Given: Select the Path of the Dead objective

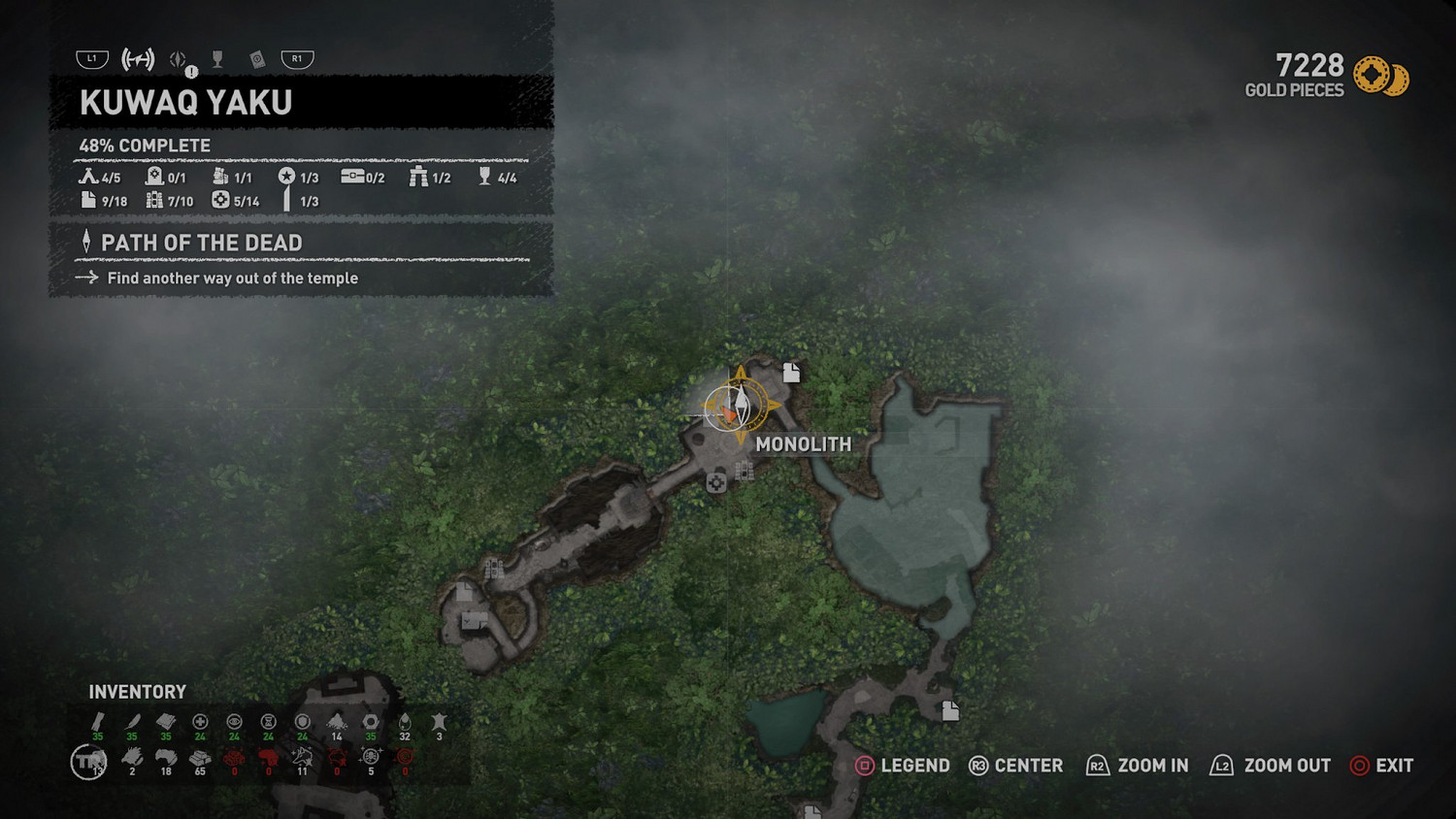Looking at the screenshot, I should (x=202, y=243).
